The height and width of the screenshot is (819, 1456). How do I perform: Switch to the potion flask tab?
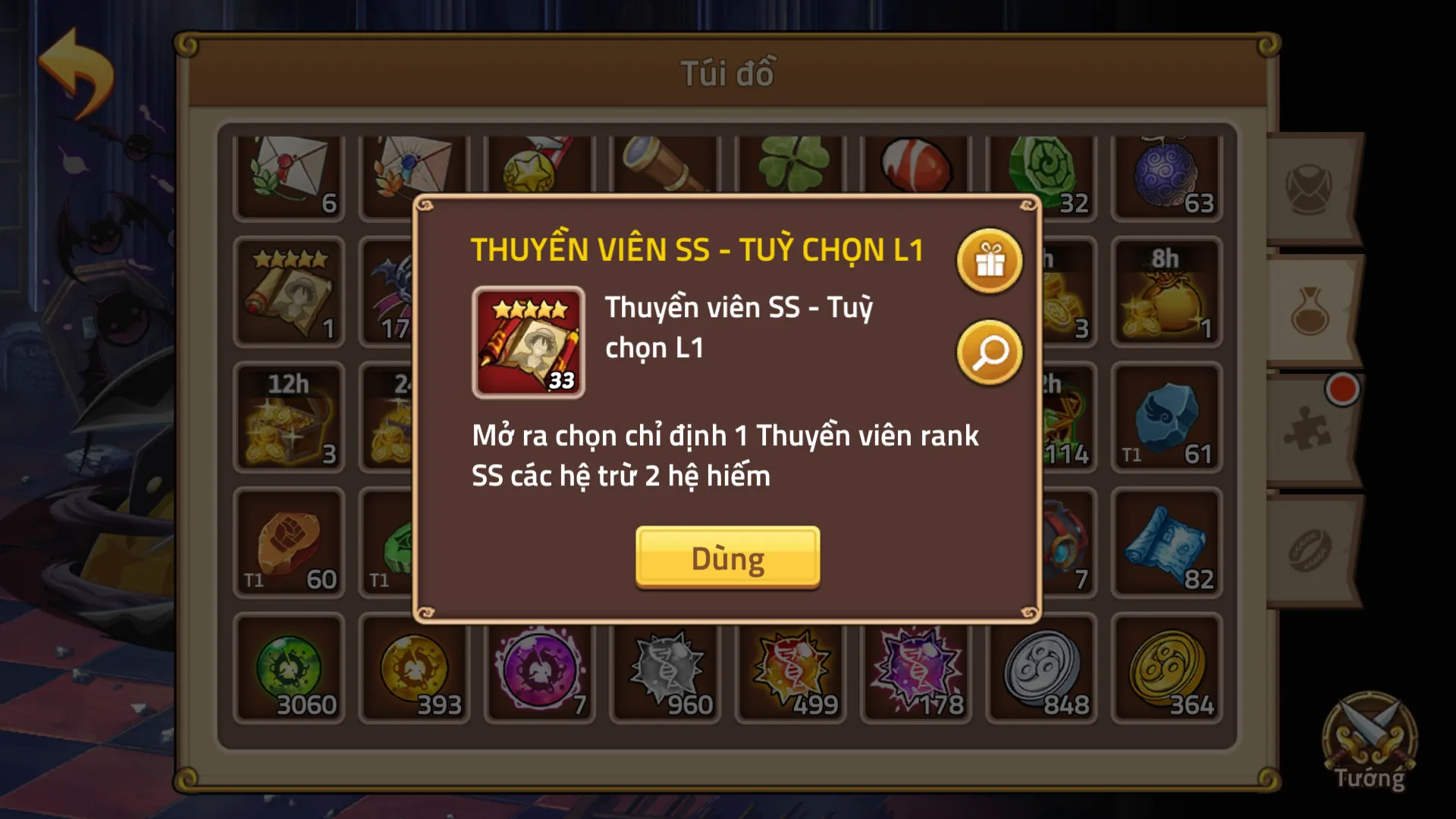pos(1310,311)
